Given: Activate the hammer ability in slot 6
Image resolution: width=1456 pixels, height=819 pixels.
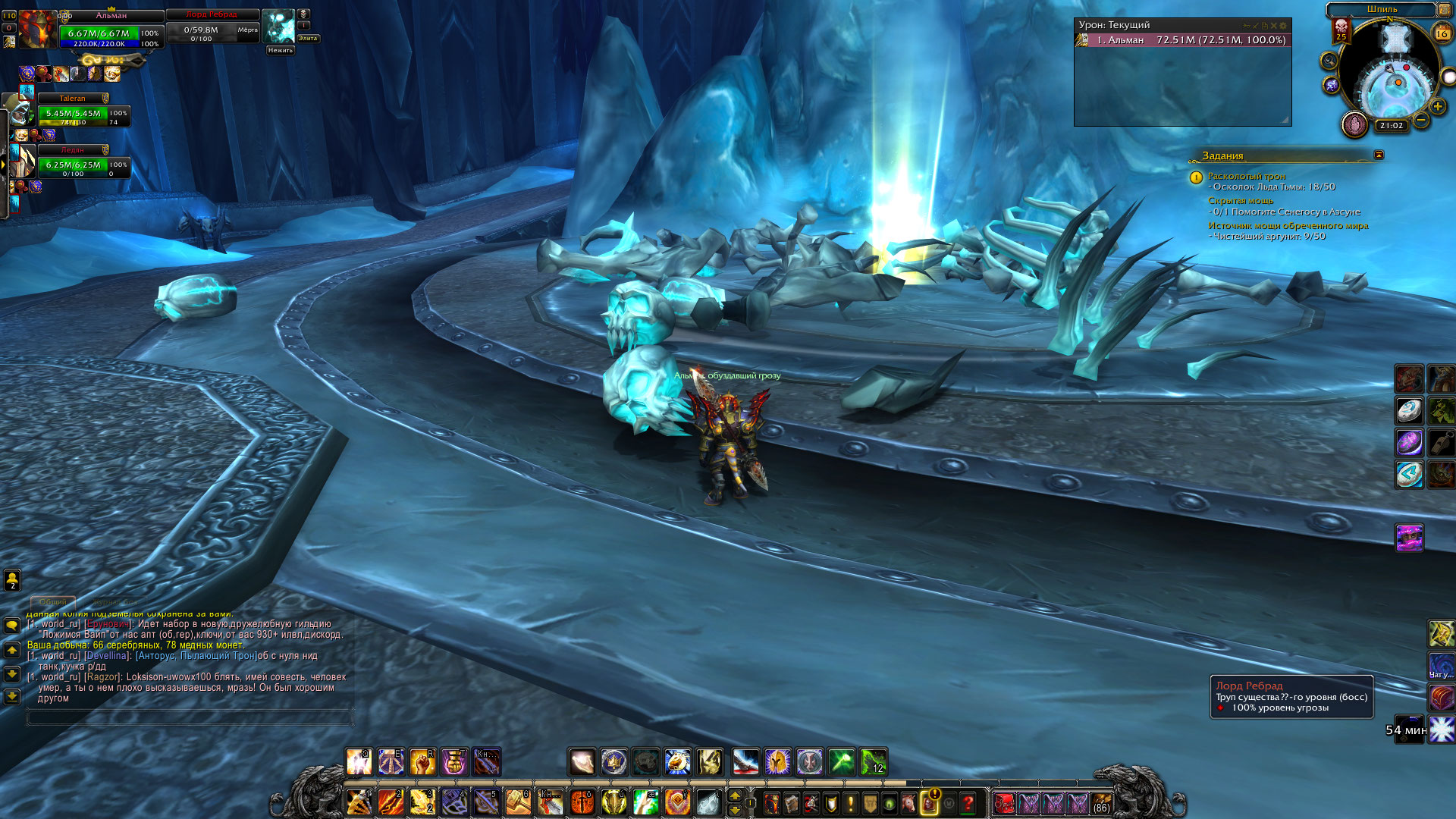Looking at the screenshot, I should click(519, 802).
